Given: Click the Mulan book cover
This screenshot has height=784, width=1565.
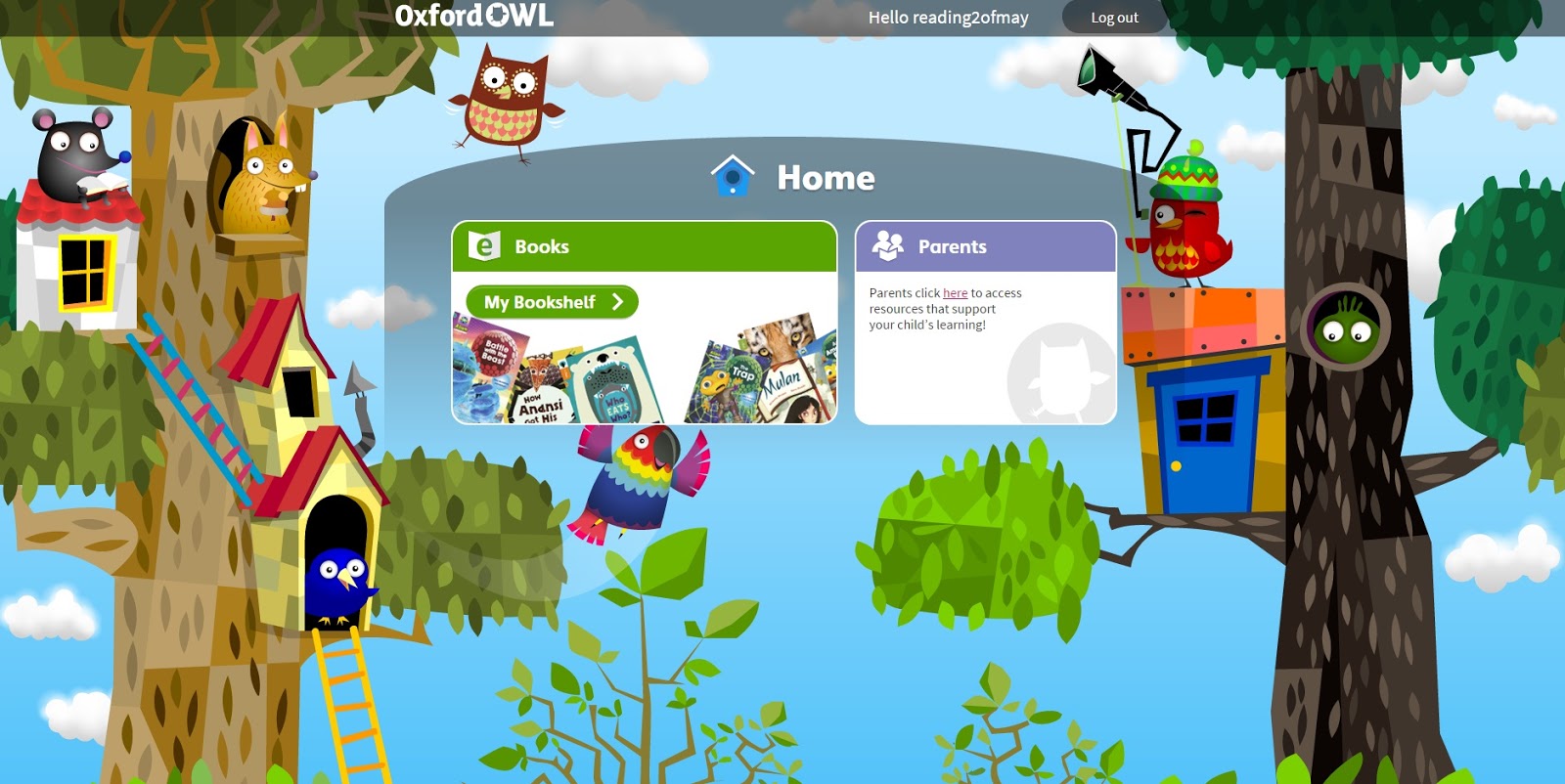Looking at the screenshot, I should 782,381.
